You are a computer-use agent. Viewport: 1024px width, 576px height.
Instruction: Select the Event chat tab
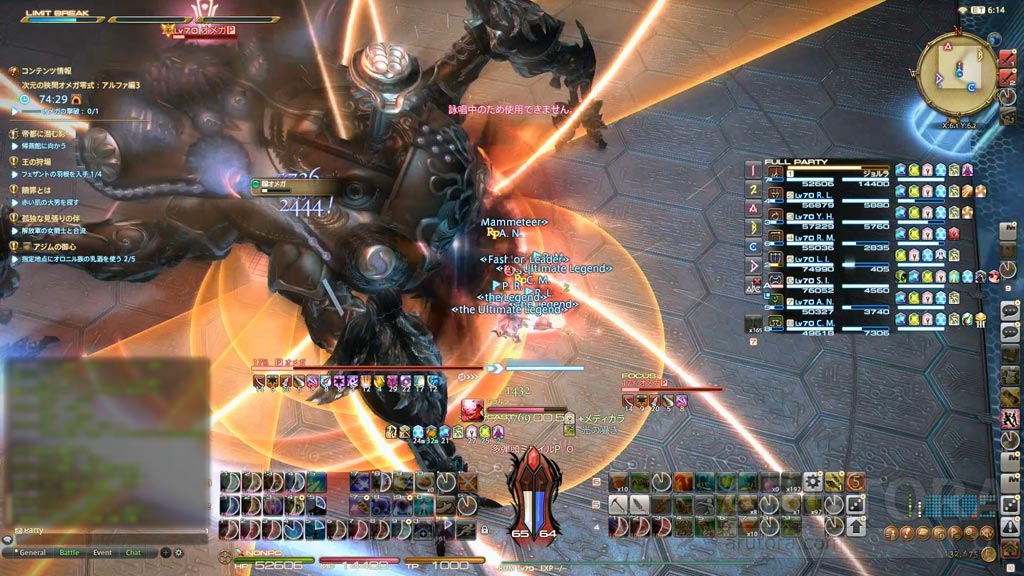[102, 552]
